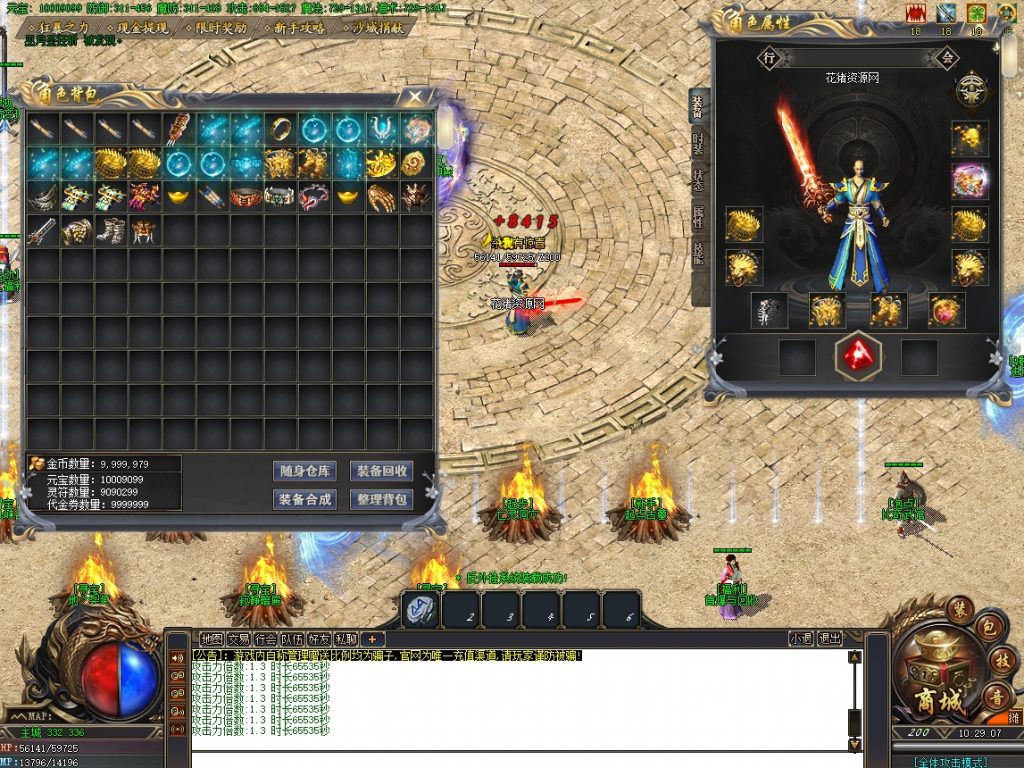This screenshot has height=768, width=1024.
Task: Select the gold ring in the bag
Action: point(279,129)
